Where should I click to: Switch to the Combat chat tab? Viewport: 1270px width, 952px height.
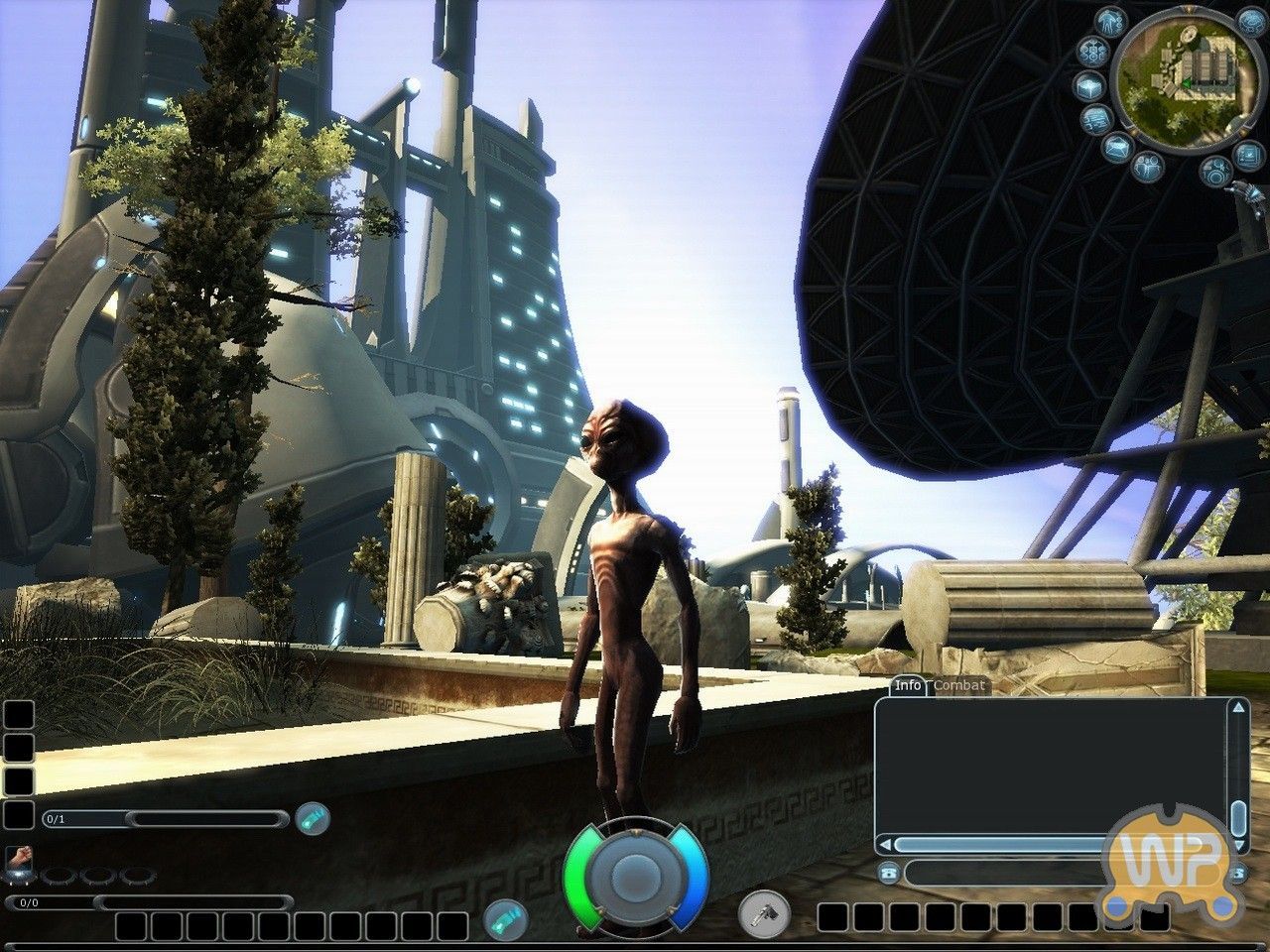click(957, 685)
